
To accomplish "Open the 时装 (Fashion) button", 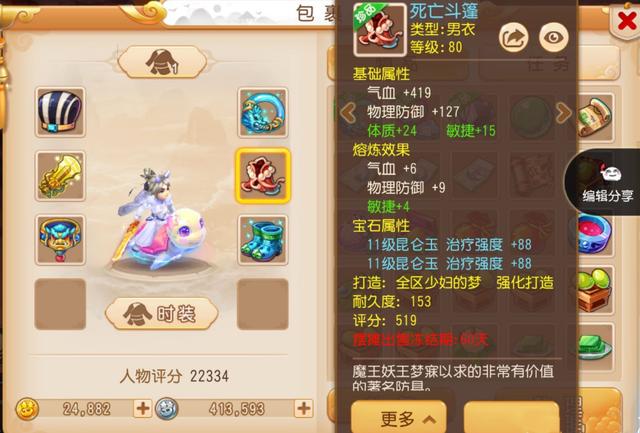I will [x=162, y=313].
